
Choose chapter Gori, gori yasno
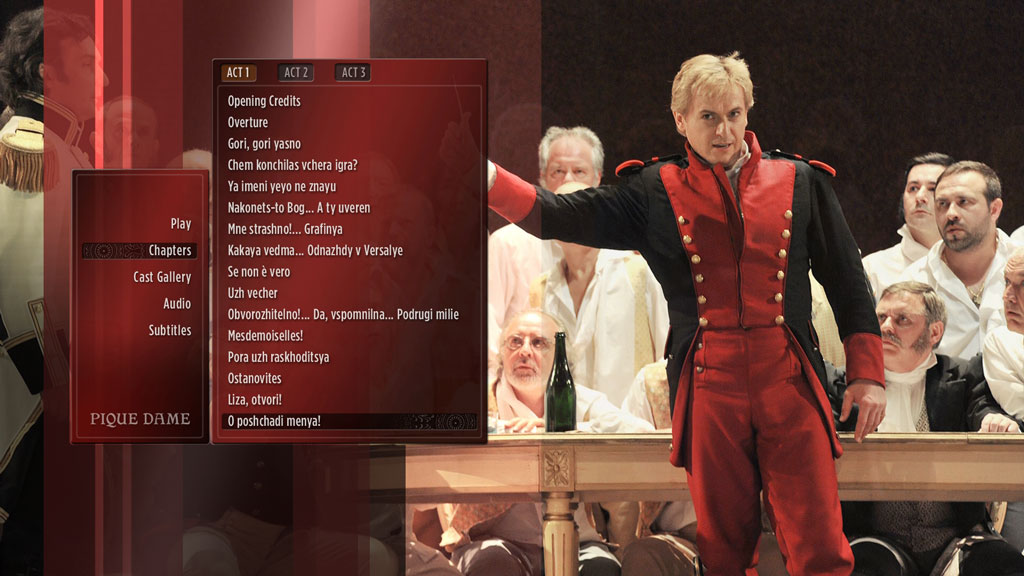[x=264, y=144]
